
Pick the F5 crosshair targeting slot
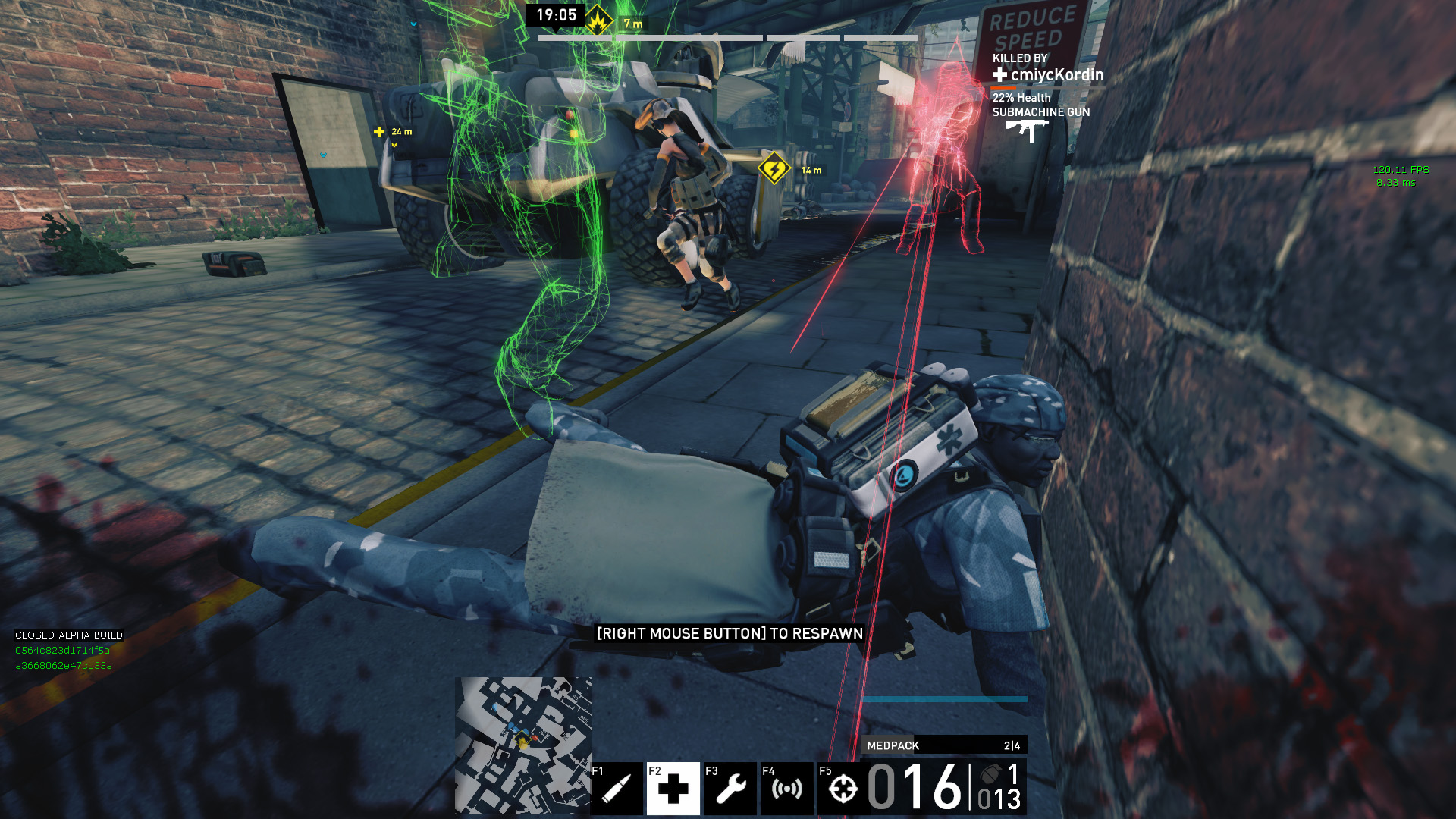coord(843,789)
